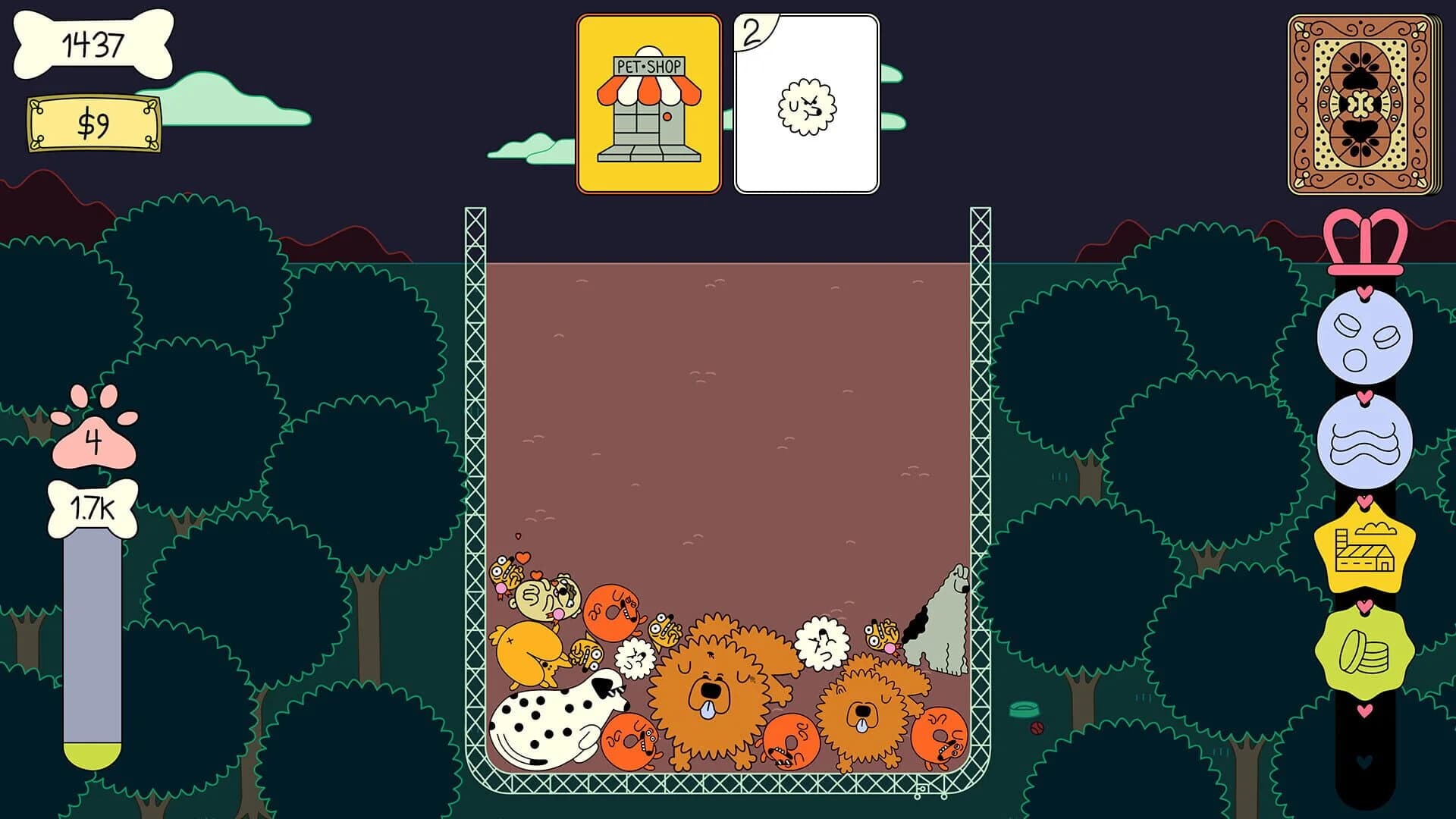1456x819 pixels.
Task: Click the red ball near the pen's right wall
Action: [x=1037, y=729]
